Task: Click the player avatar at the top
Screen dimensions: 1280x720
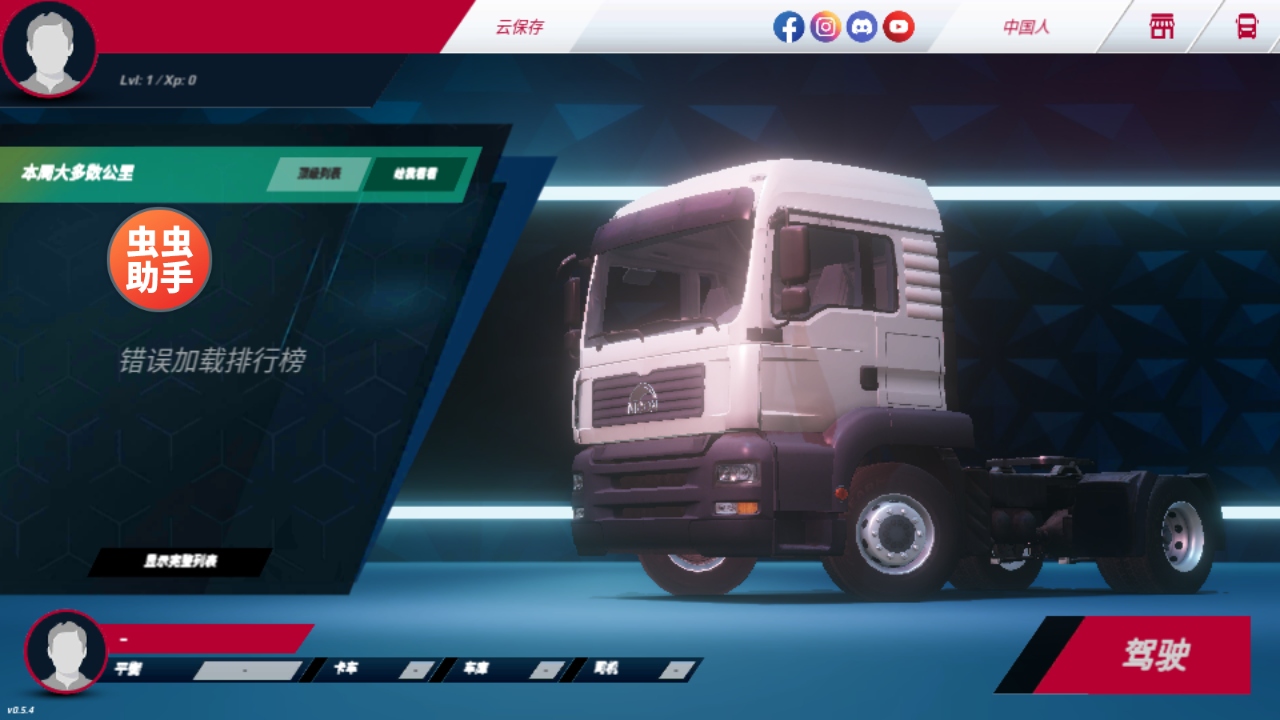Action: (48, 50)
